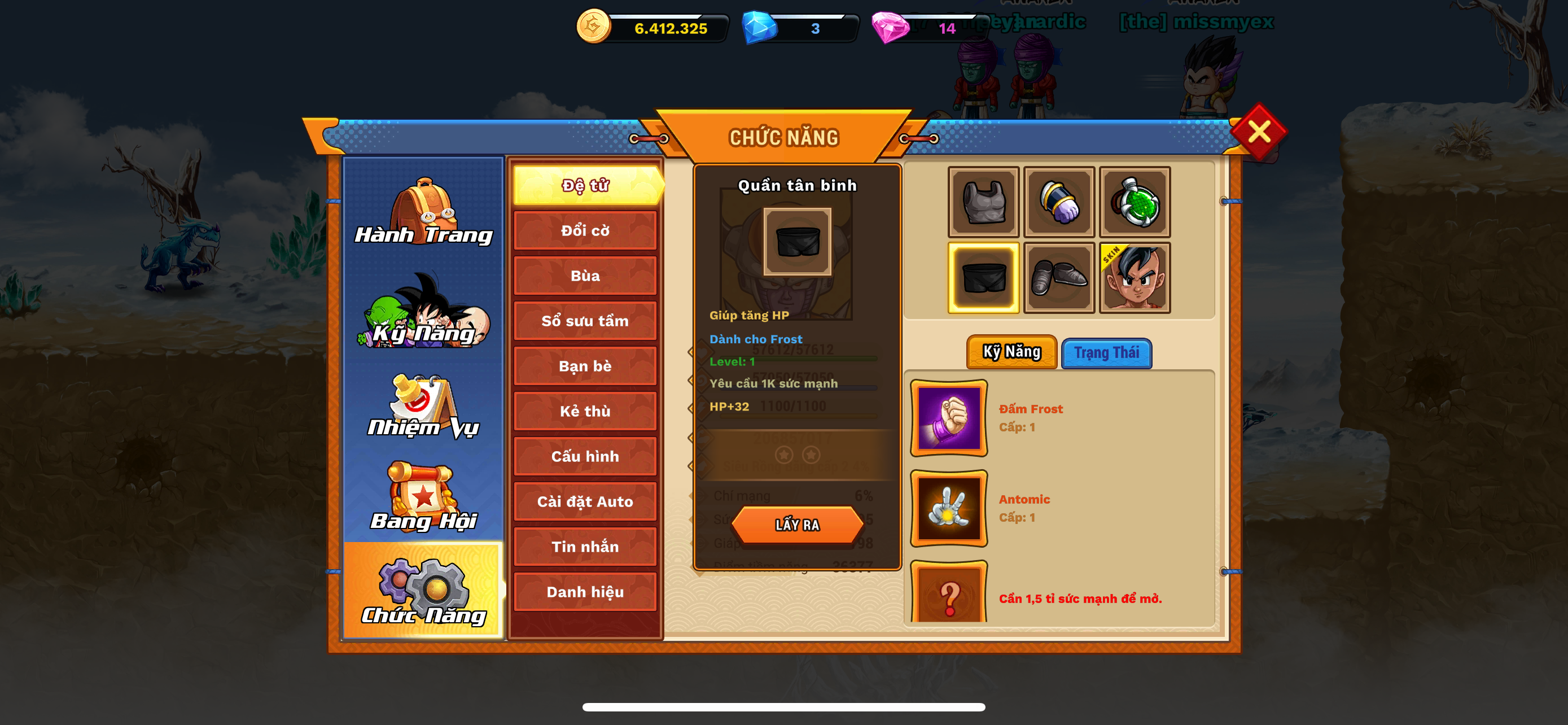Choose the Bùa menu entry
Screen dimensions: 1568x725
pyautogui.click(x=585, y=276)
